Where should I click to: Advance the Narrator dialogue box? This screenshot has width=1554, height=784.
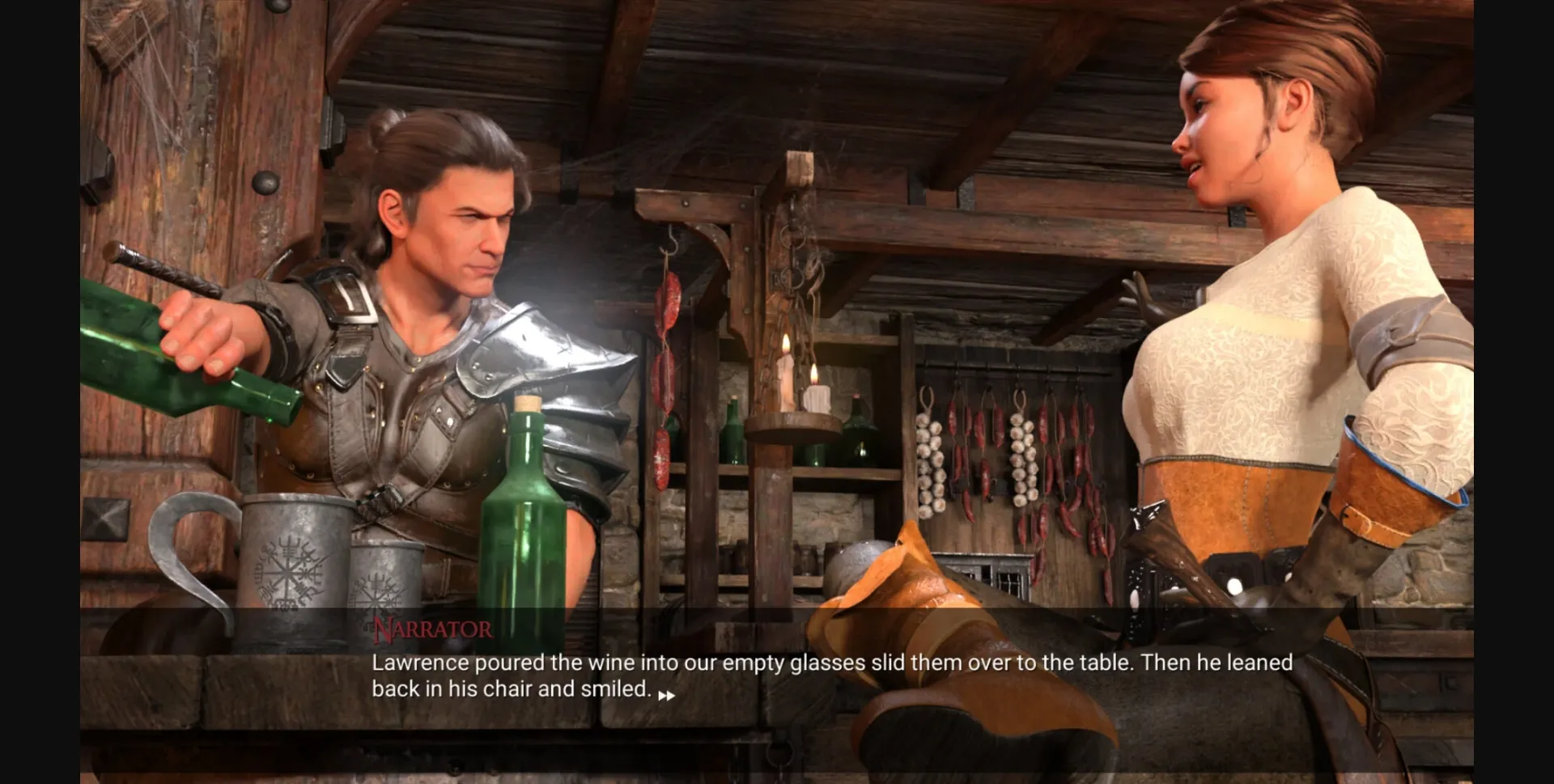point(831,675)
